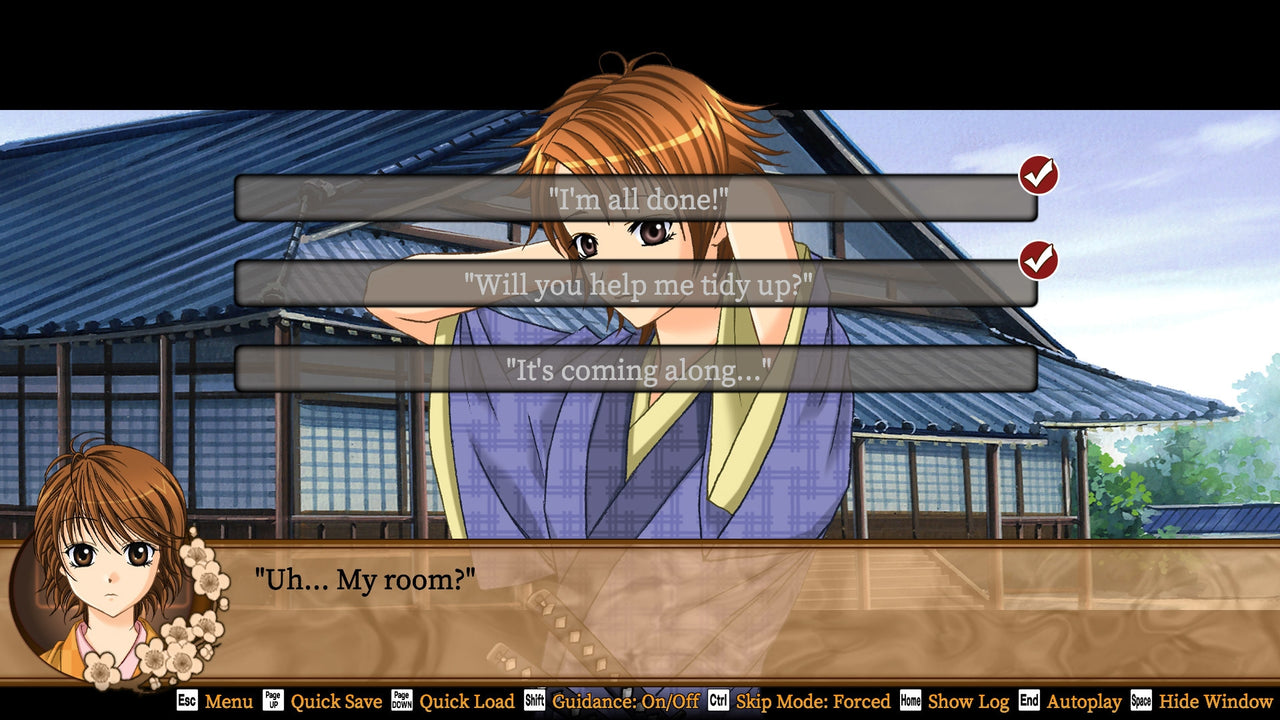The width and height of the screenshot is (1280, 720).
Task: Click Quick Save
Action: coord(338,702)
